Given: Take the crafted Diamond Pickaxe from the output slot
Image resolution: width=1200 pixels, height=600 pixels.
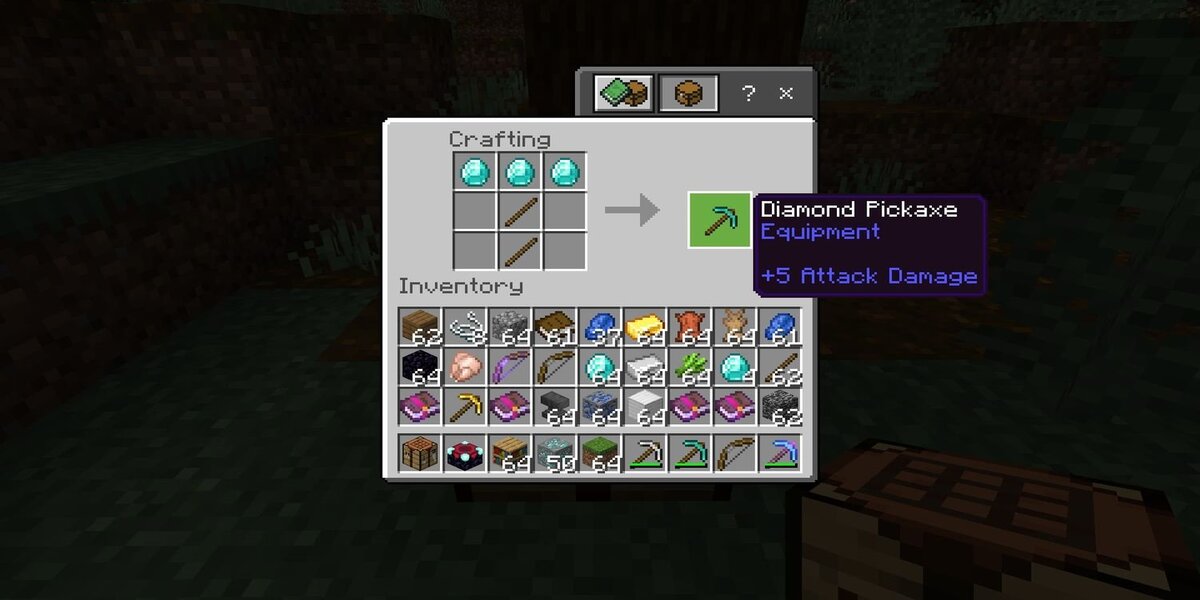Looking at the screenshot, I should (719, 219).
